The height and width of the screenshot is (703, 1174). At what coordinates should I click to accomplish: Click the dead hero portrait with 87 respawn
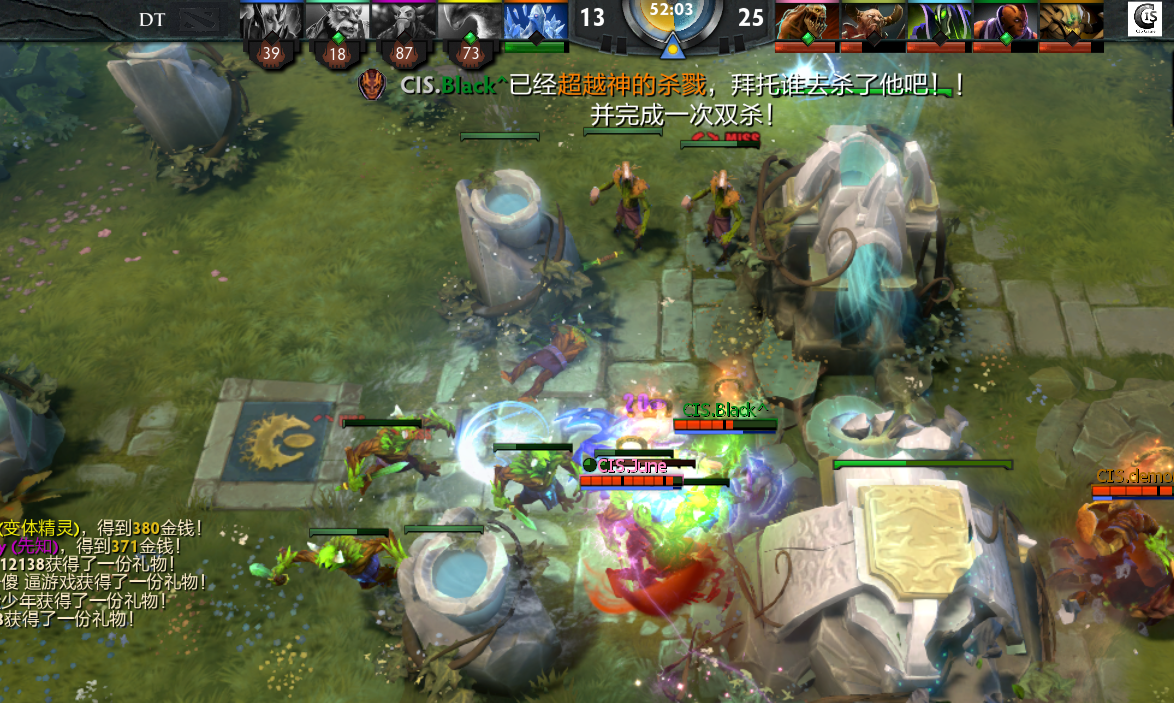[403, 20]
